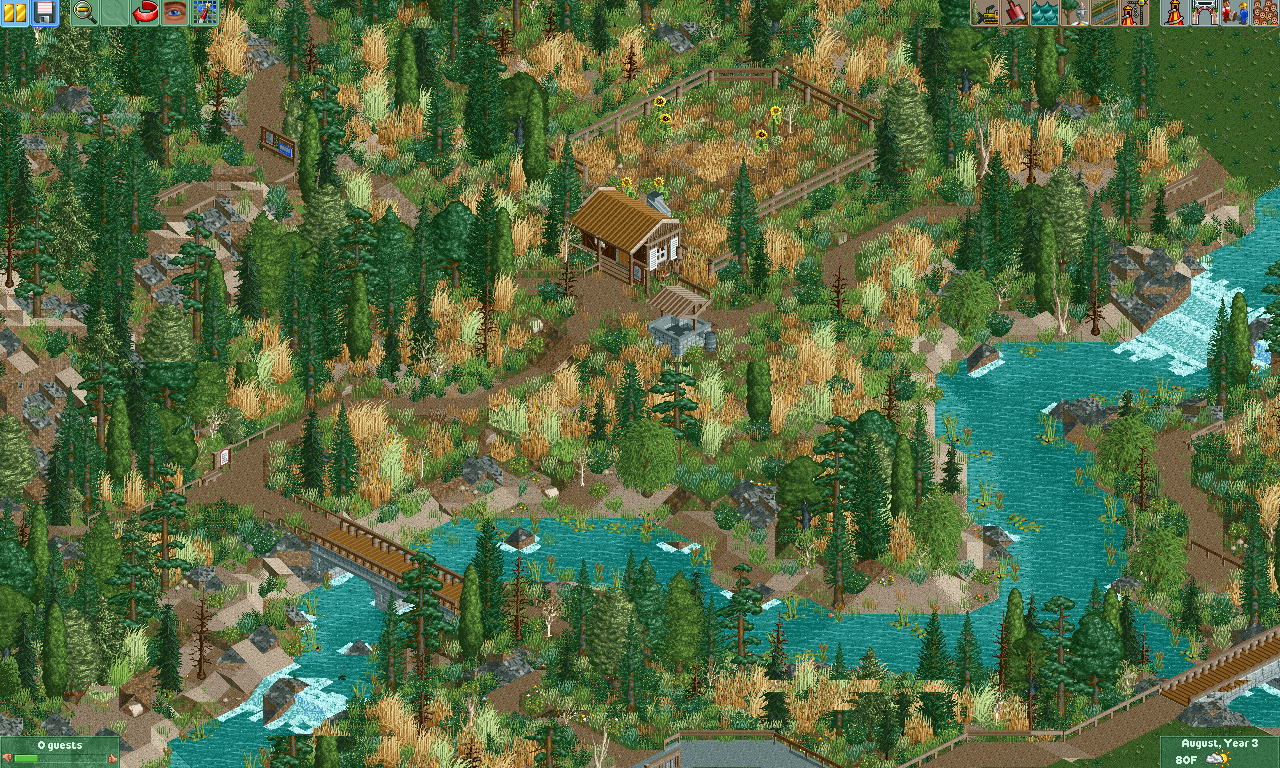Choose the water adjustment tool
This screenshot has width=1280, height=768.
(1044, 13)
